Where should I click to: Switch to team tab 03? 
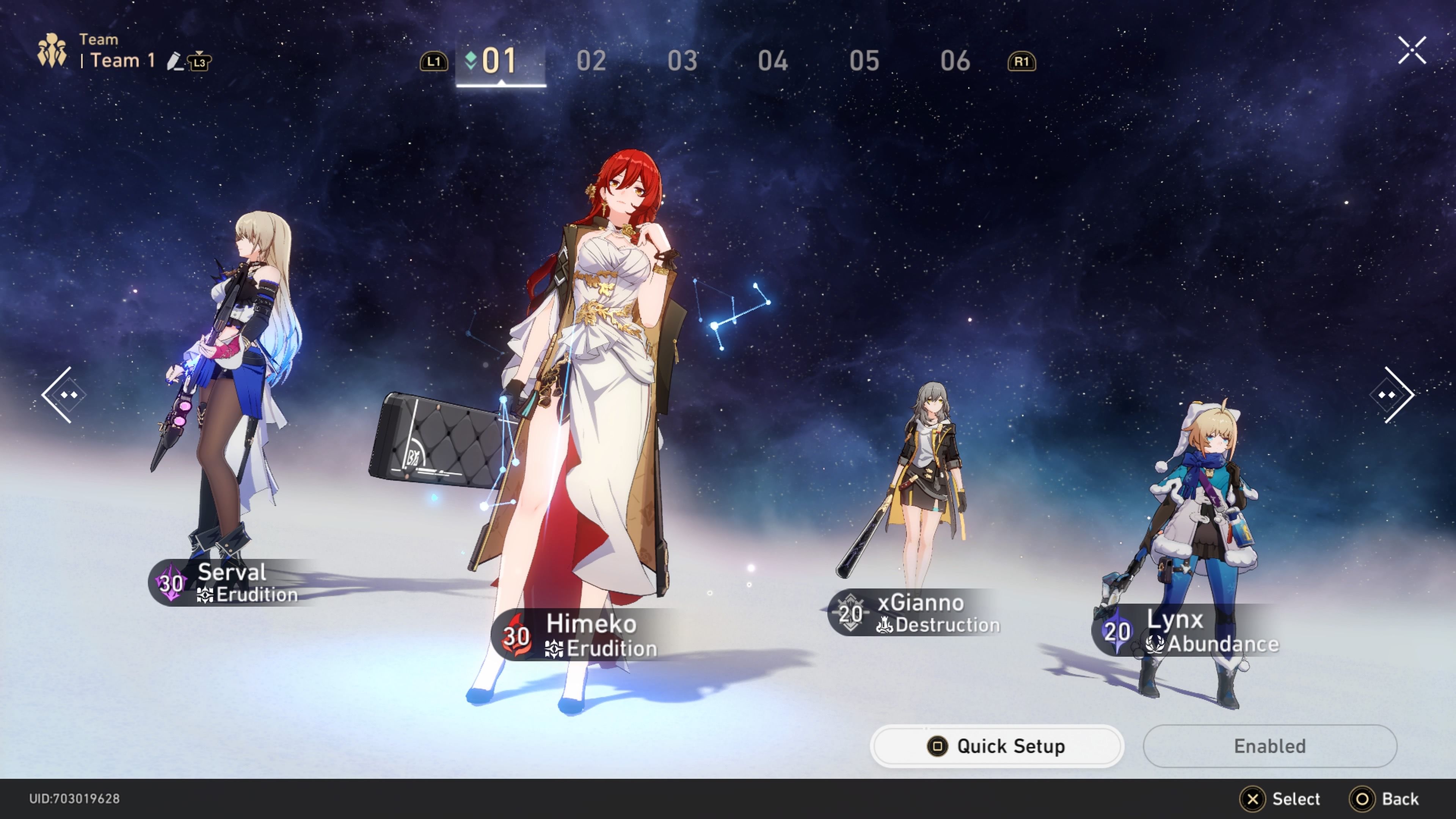coord(682,61)
